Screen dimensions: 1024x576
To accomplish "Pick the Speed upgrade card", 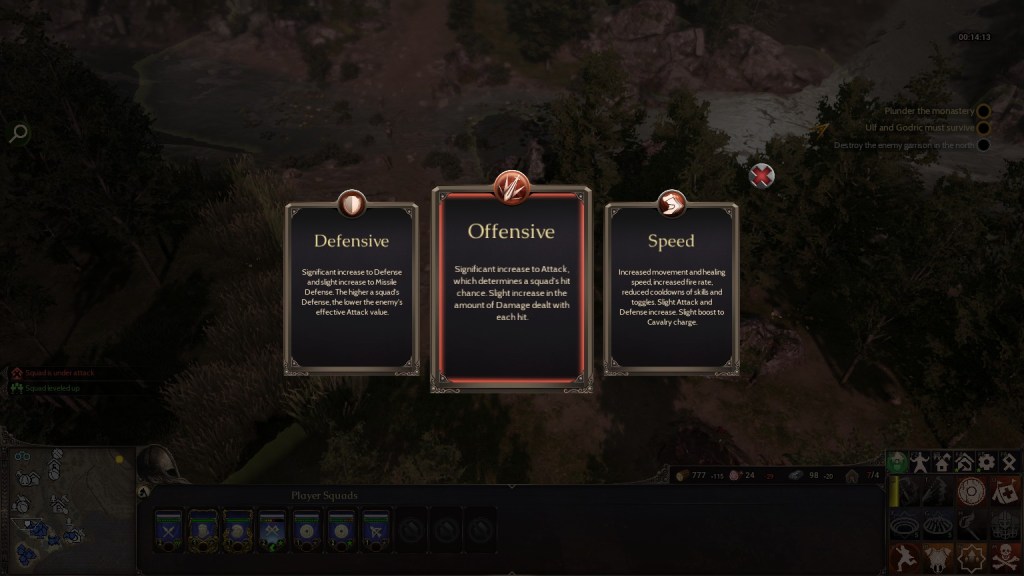I will coord(670,288).
